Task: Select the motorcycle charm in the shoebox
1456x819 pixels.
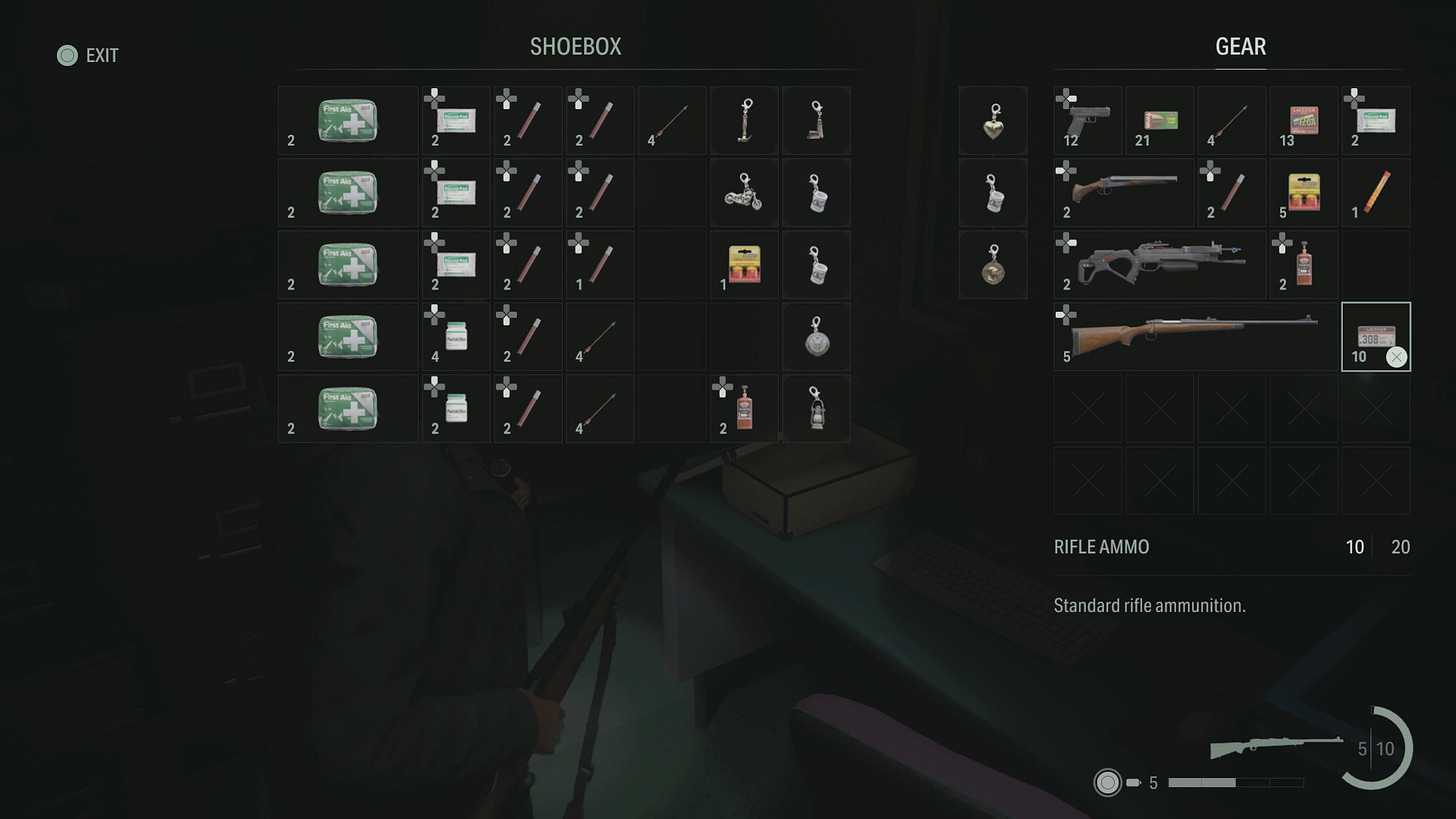Action: point(743,192)
